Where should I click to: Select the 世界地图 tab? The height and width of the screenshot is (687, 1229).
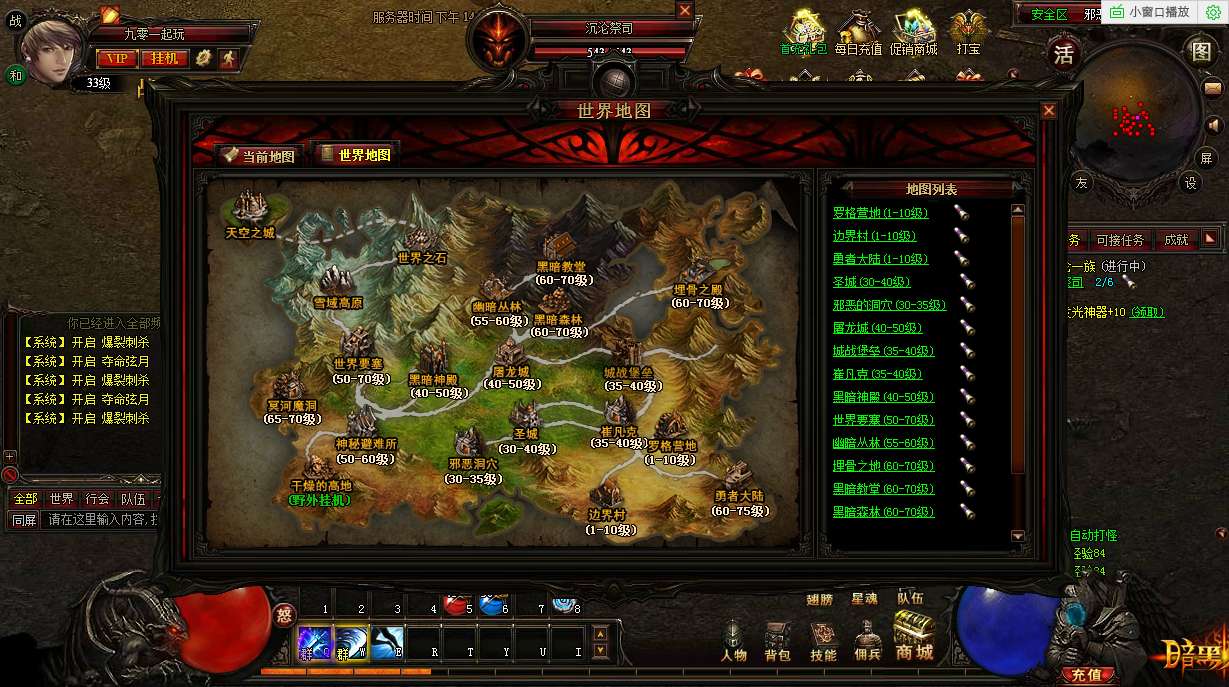pos(355,154)
